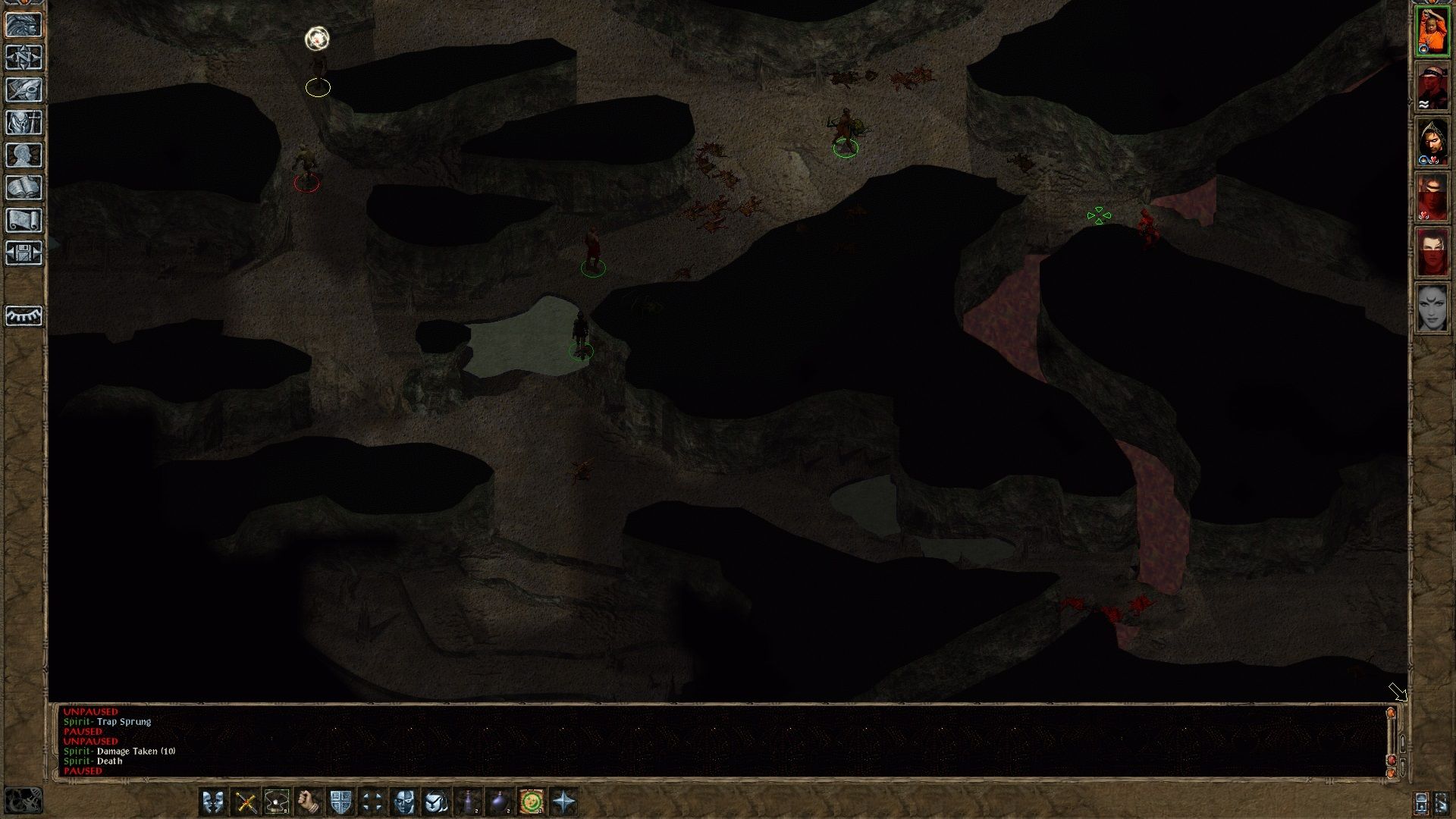Open the mage spellbook button

click(x=24, y=188)
